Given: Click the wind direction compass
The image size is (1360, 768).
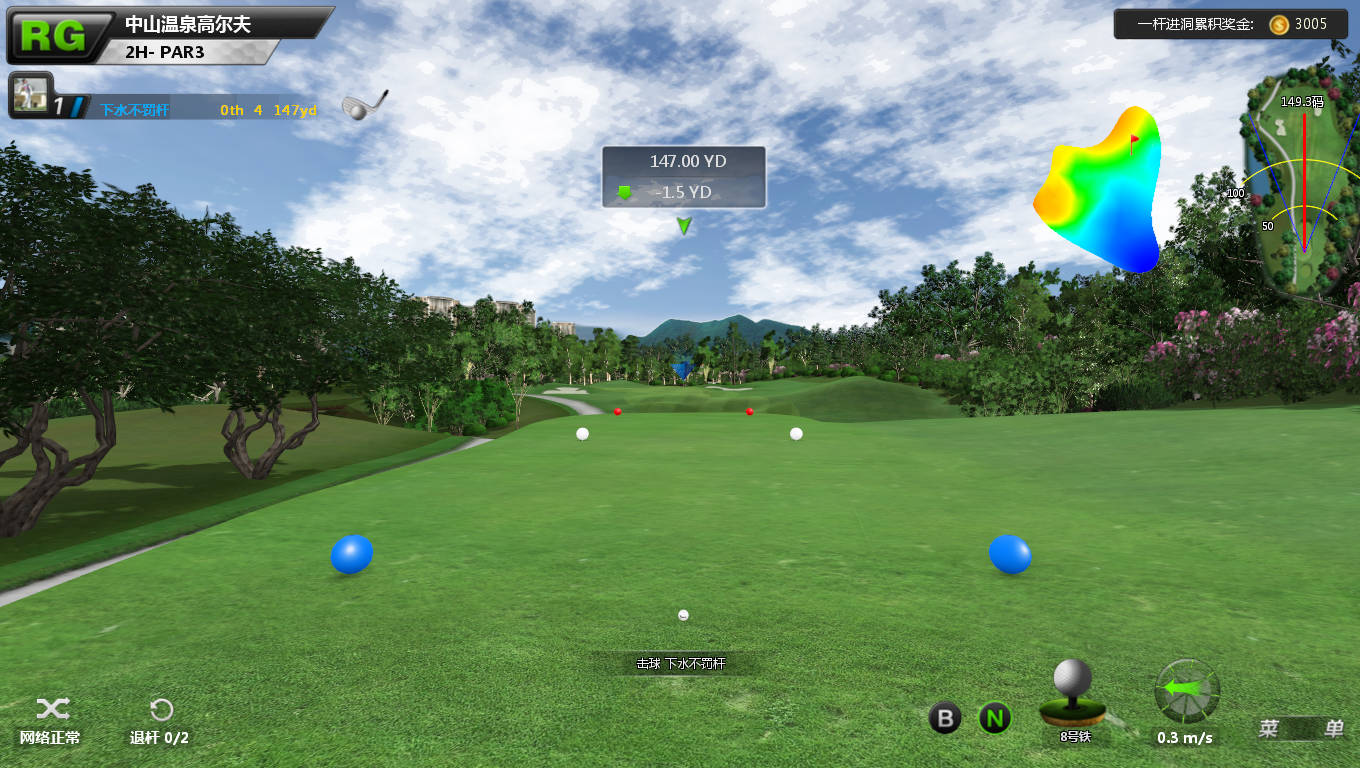Looking at the screenshot, I should point(1186,691).
